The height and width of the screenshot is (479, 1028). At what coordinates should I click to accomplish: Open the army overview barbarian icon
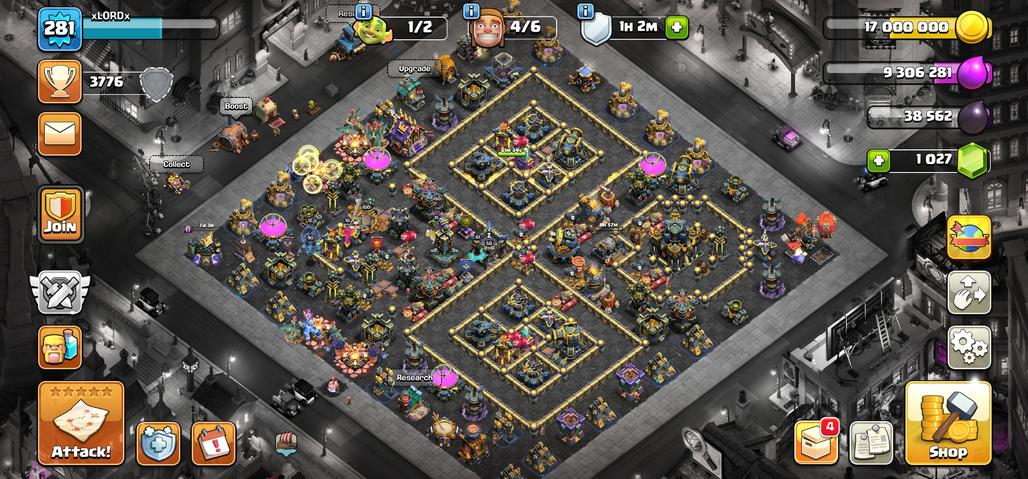(60, 347)
